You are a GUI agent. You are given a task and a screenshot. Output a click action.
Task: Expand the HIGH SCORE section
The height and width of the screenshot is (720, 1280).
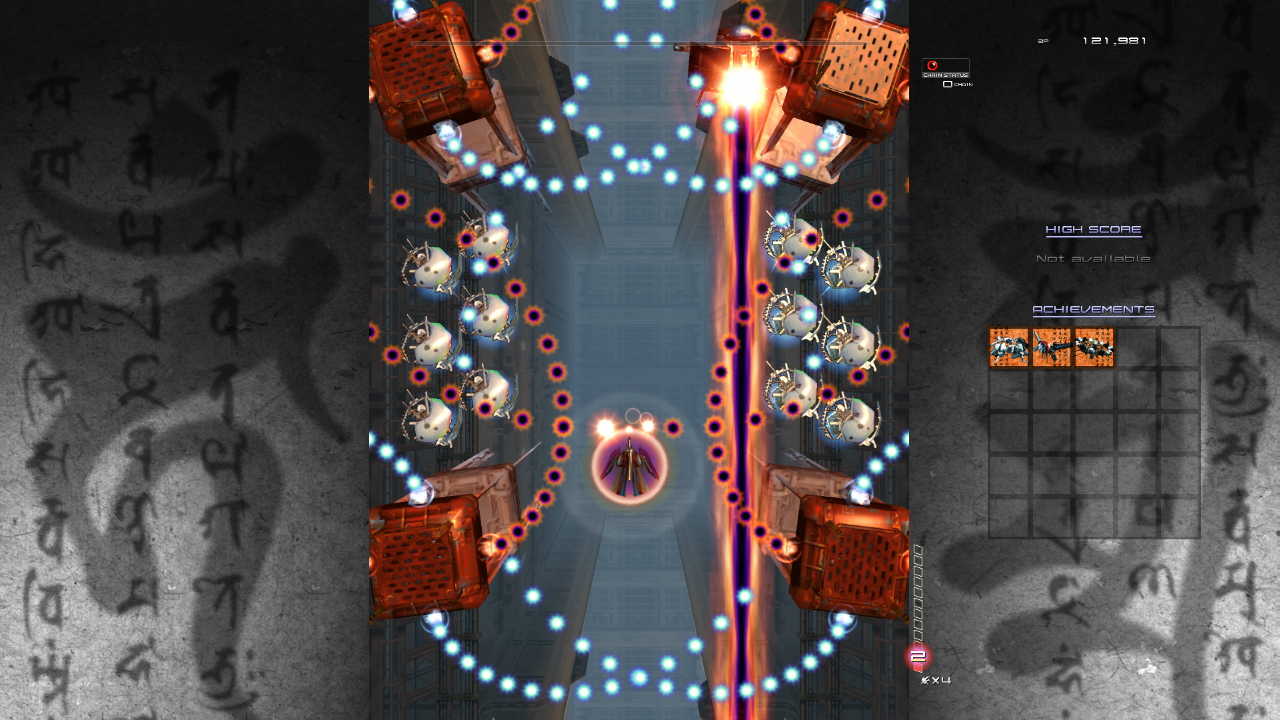(1093, 229)
